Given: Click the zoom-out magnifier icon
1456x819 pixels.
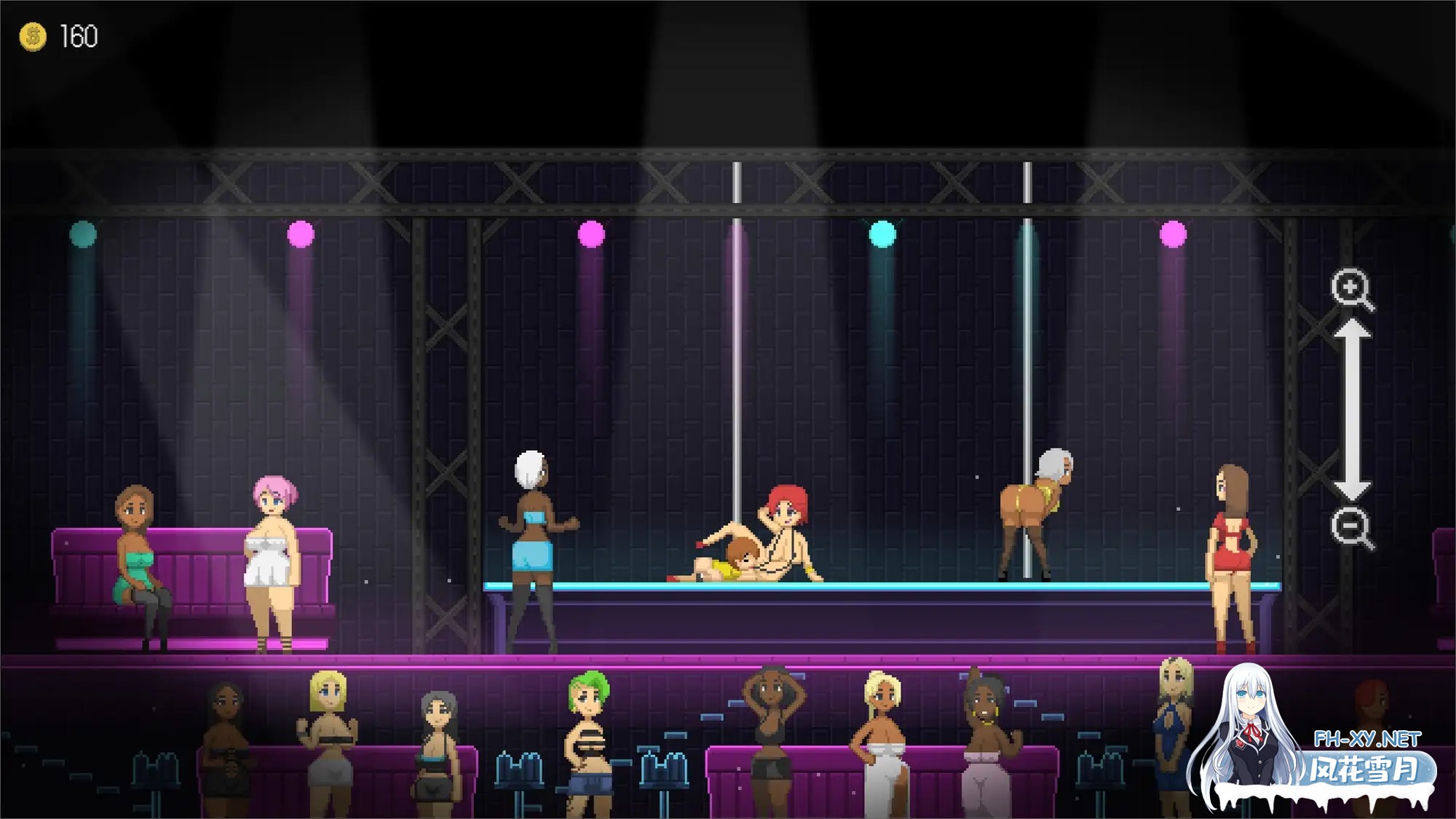Looking at the screenshot, I should (x=1351, y=526).
